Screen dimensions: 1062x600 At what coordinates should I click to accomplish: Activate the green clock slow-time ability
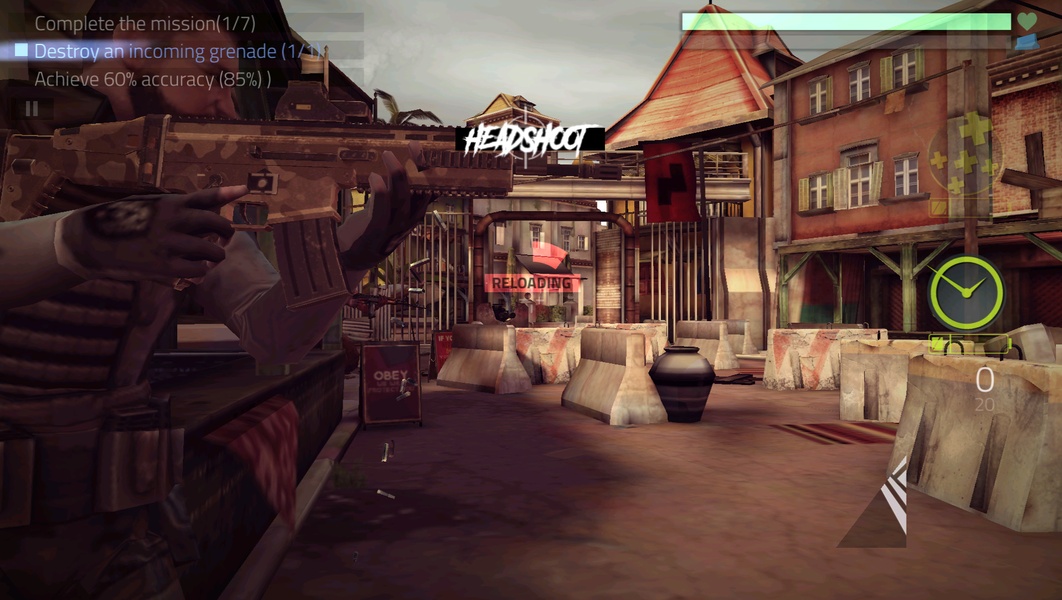[966, 292]
